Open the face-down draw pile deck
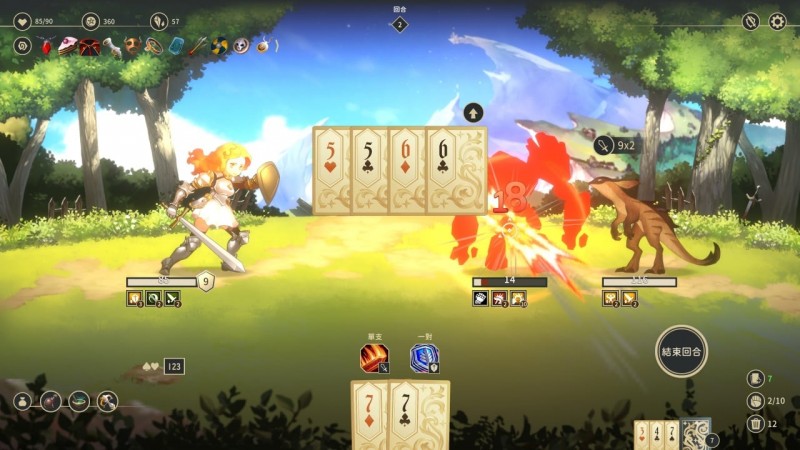 click(695, 433)
